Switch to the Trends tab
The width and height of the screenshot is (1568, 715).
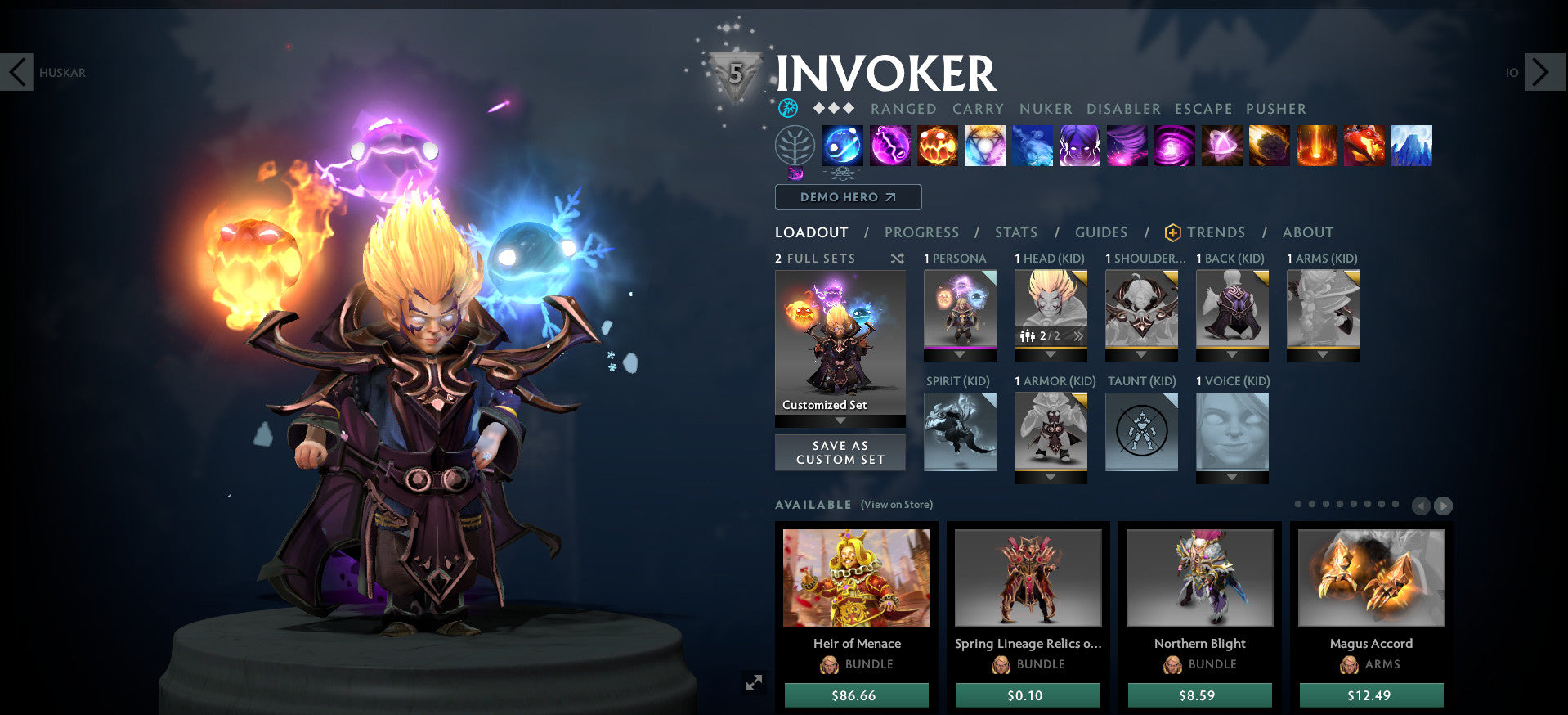(1216, 232)
